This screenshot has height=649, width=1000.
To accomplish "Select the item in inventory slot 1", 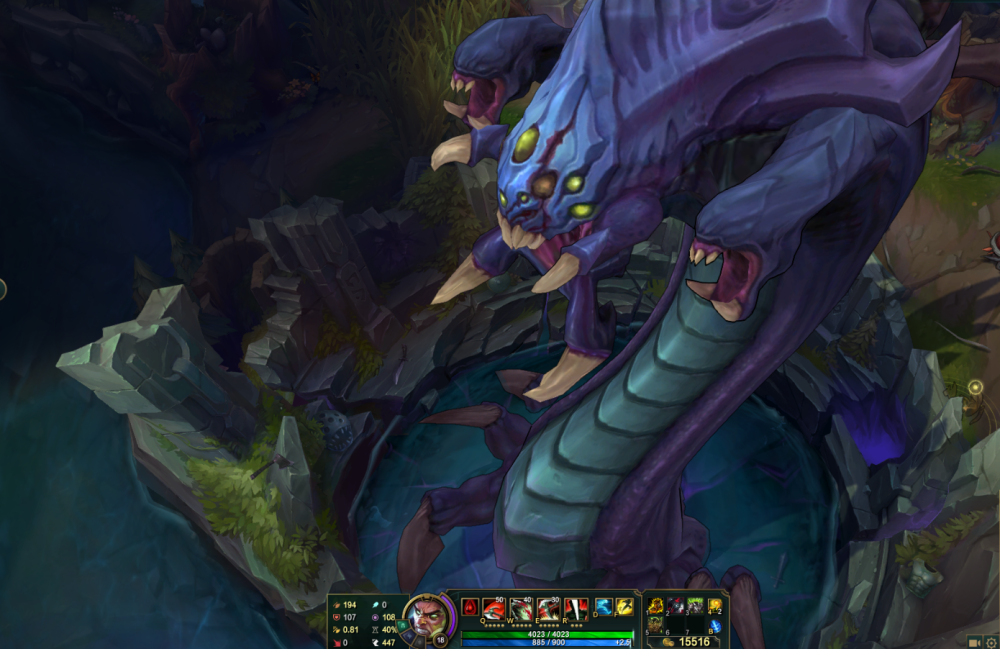I will 655,605.
